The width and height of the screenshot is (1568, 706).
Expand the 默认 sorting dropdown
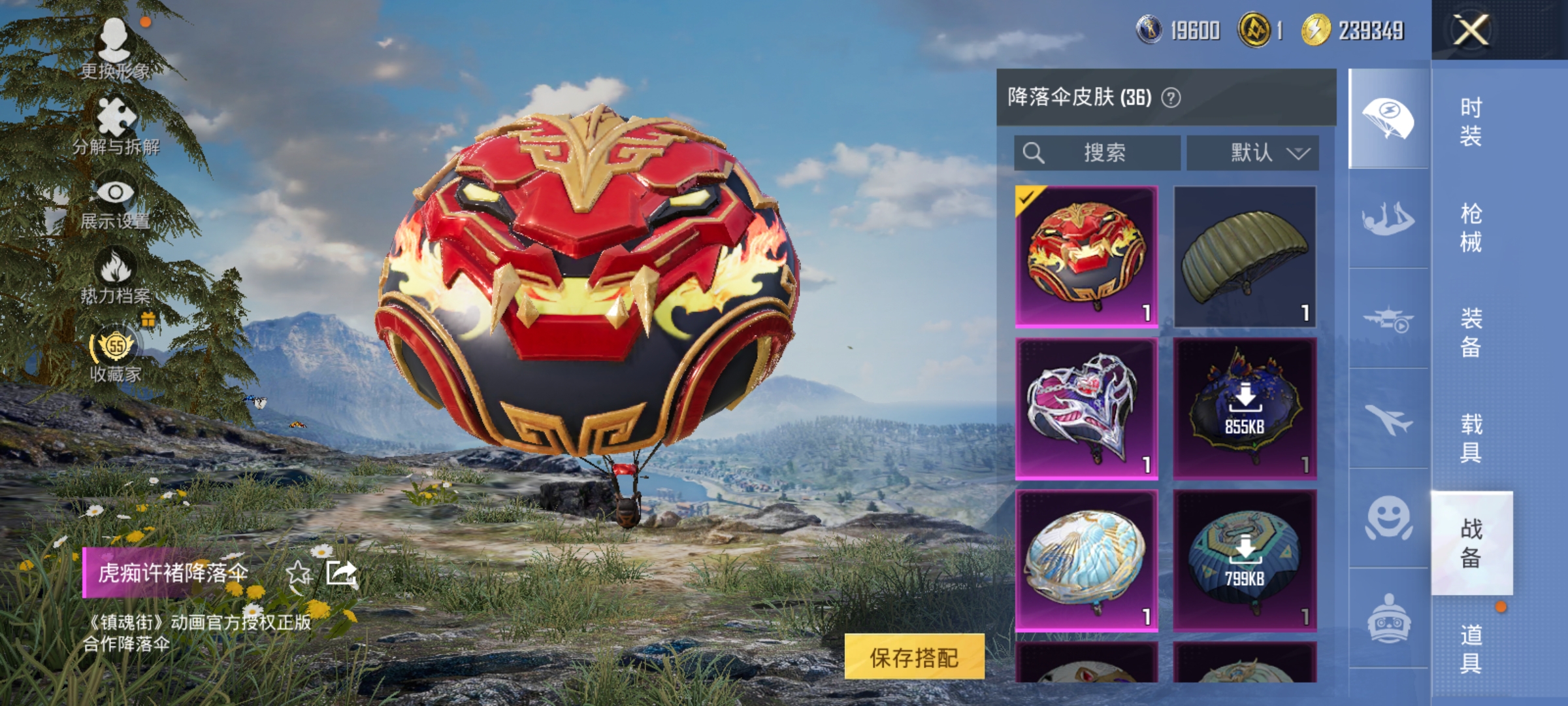click(x=1252, y=152)
